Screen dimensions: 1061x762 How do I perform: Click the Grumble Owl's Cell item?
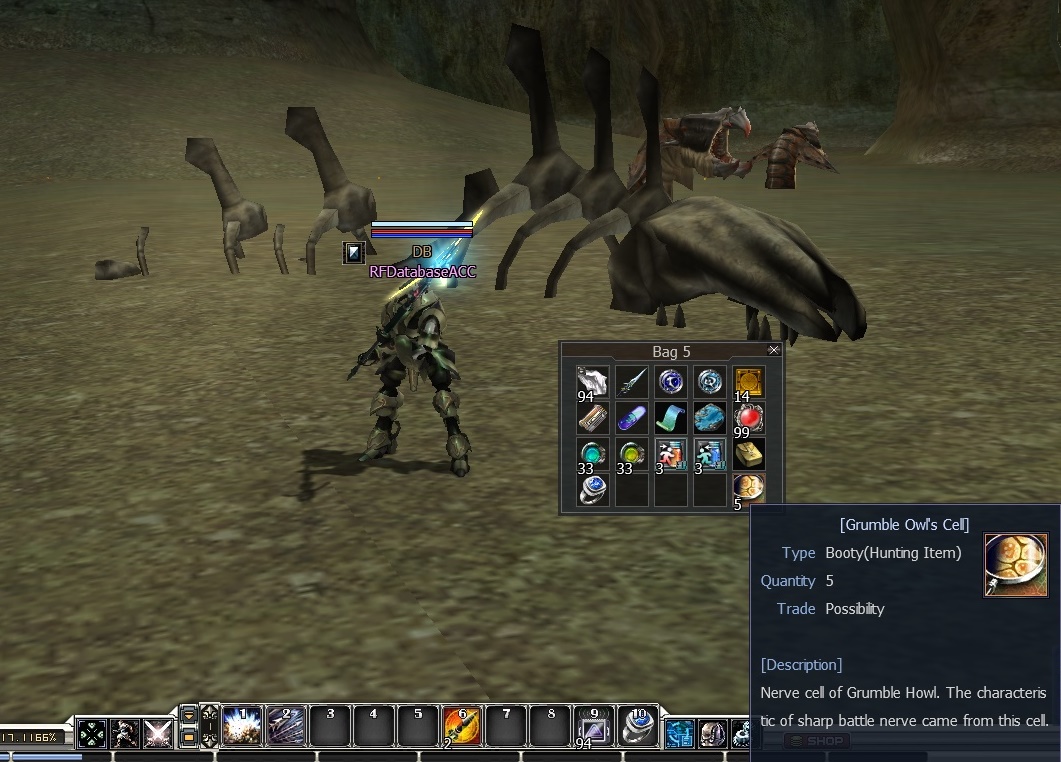tap(749, 490)
